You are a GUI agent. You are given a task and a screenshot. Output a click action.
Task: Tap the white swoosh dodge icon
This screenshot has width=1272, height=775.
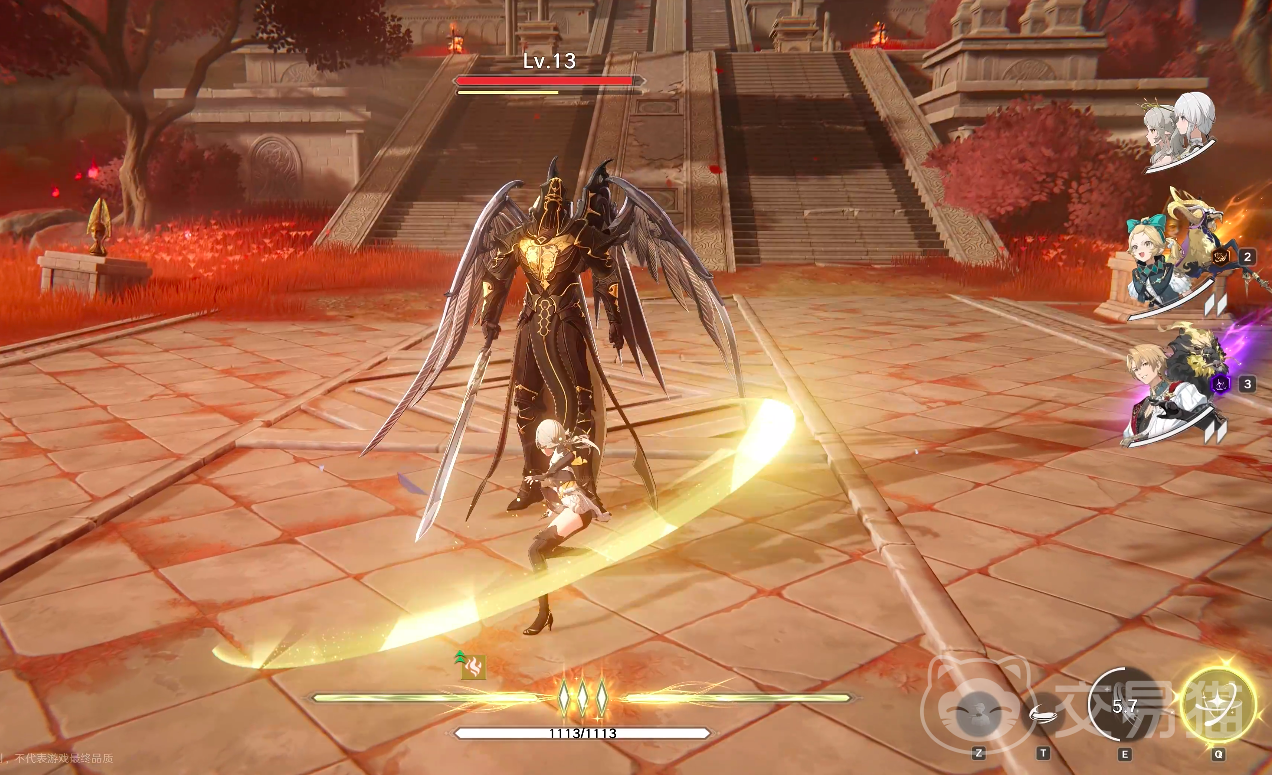point(1044,713)
